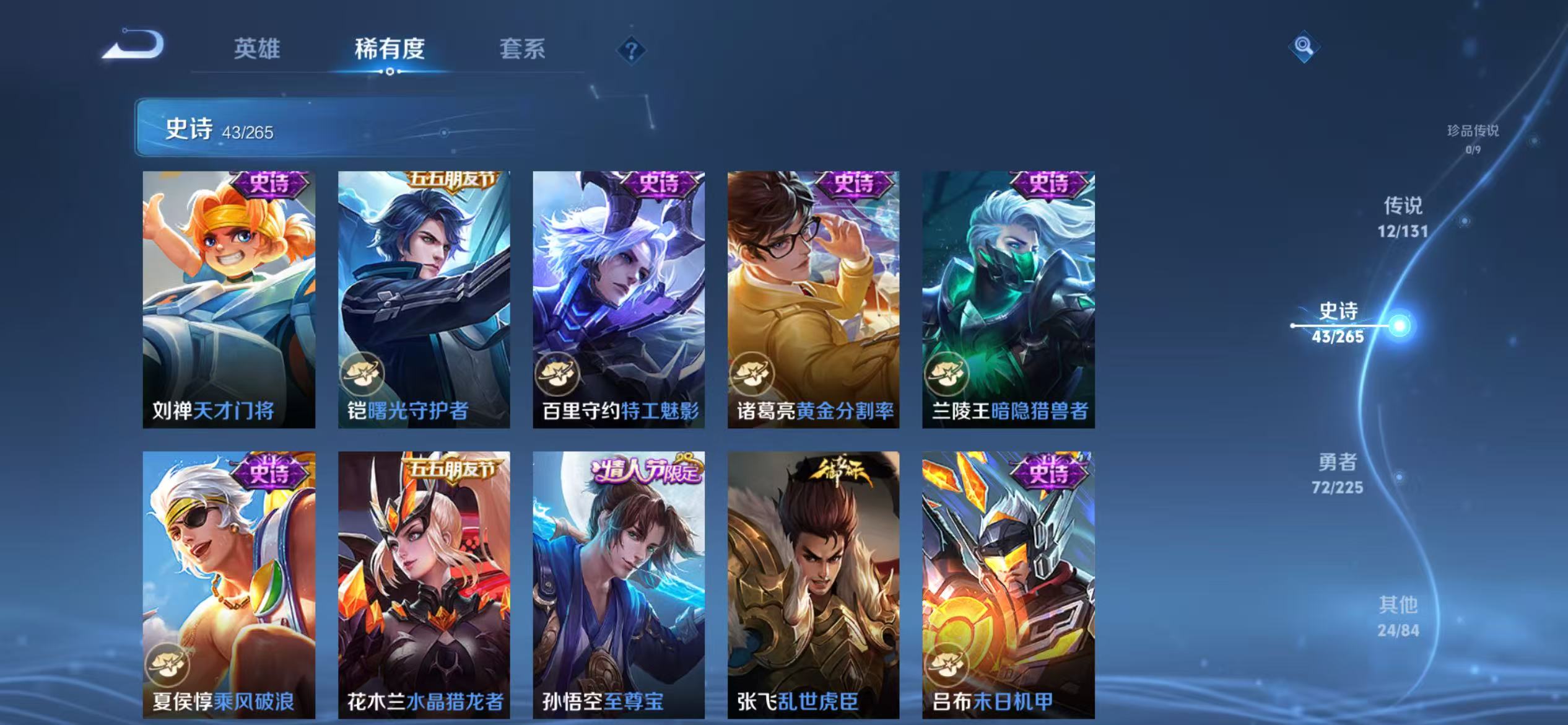The image size is (1568, 725).
Task: Switch to the 套系 tab
Action: (x=522, y=50)
